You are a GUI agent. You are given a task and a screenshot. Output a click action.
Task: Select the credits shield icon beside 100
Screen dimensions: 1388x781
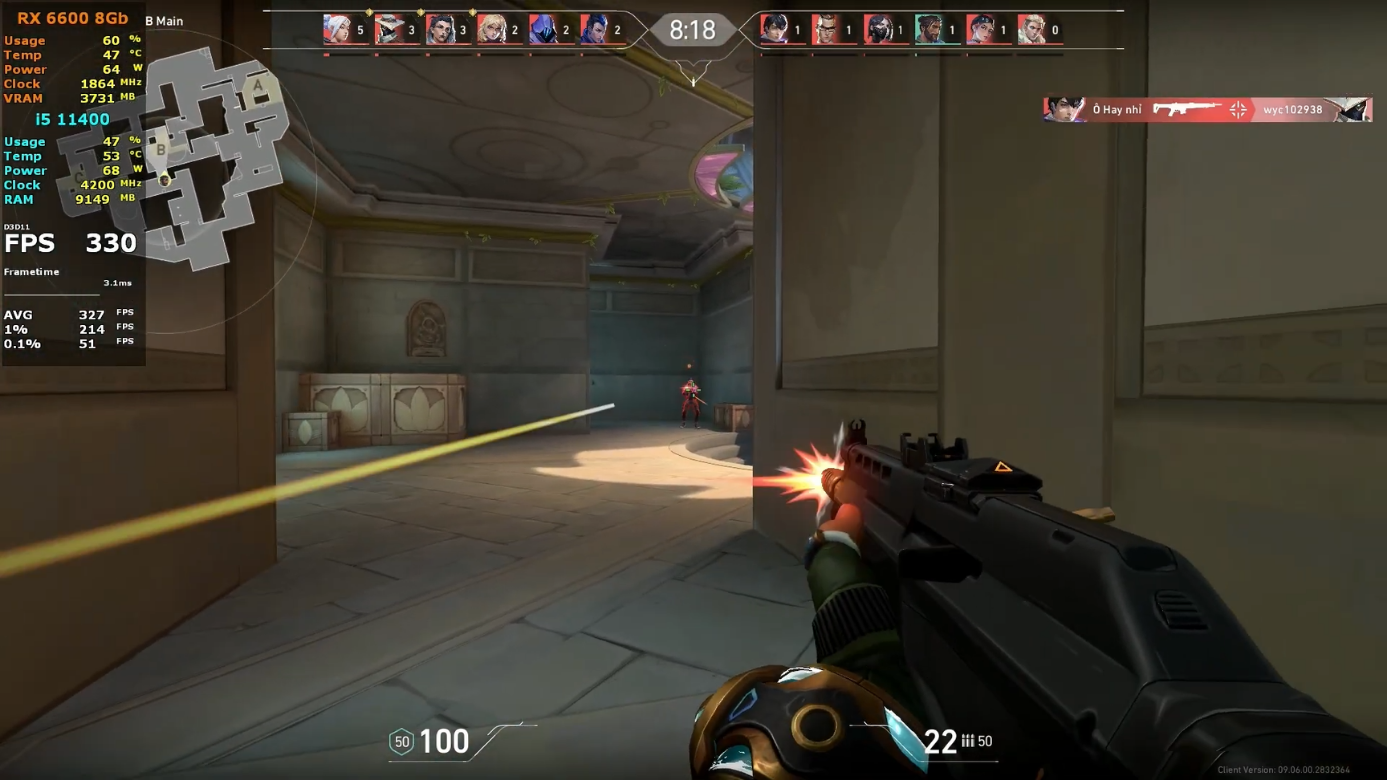[404, 742]
